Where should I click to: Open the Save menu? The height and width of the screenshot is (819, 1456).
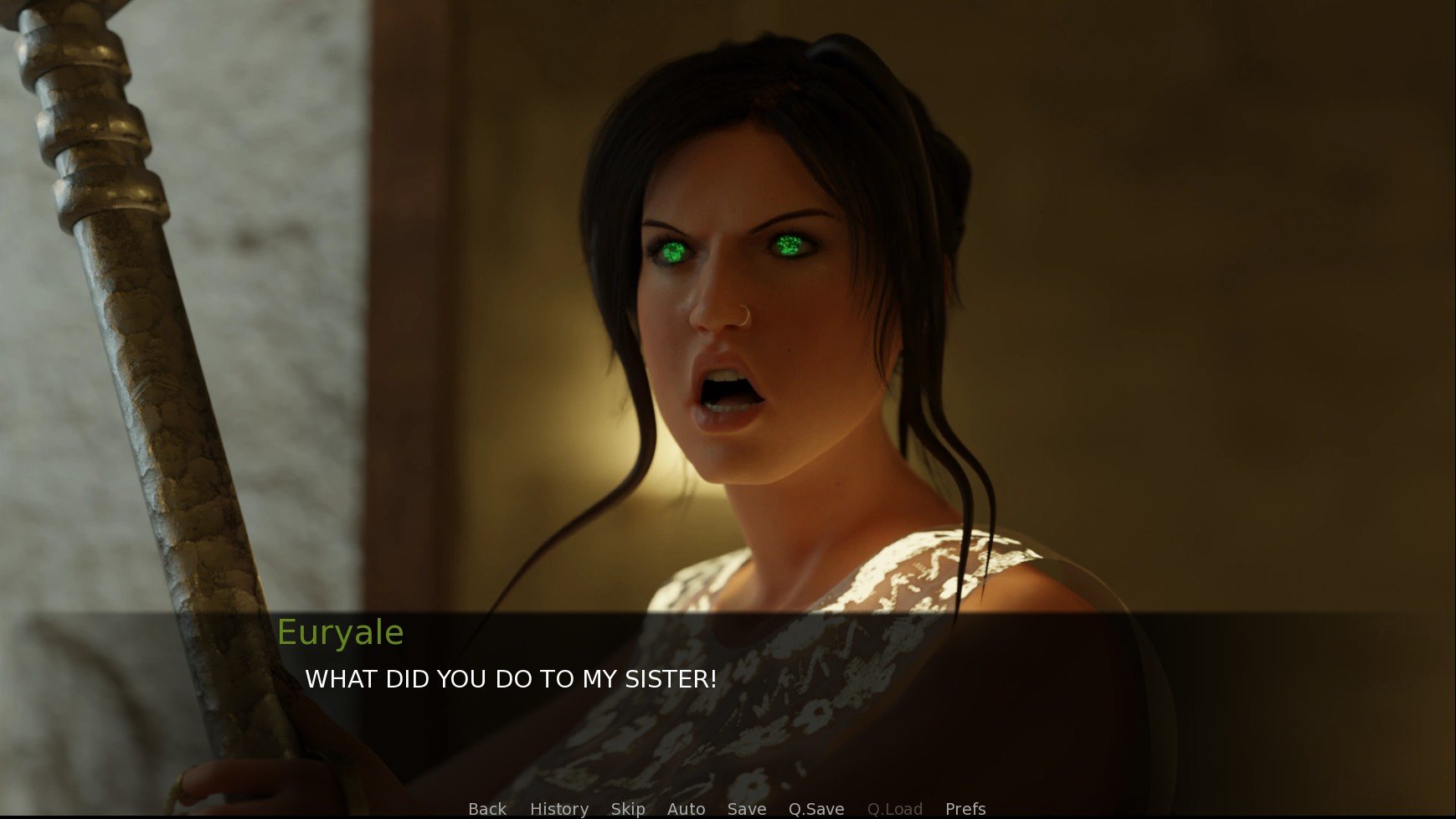tap(747, 809)
